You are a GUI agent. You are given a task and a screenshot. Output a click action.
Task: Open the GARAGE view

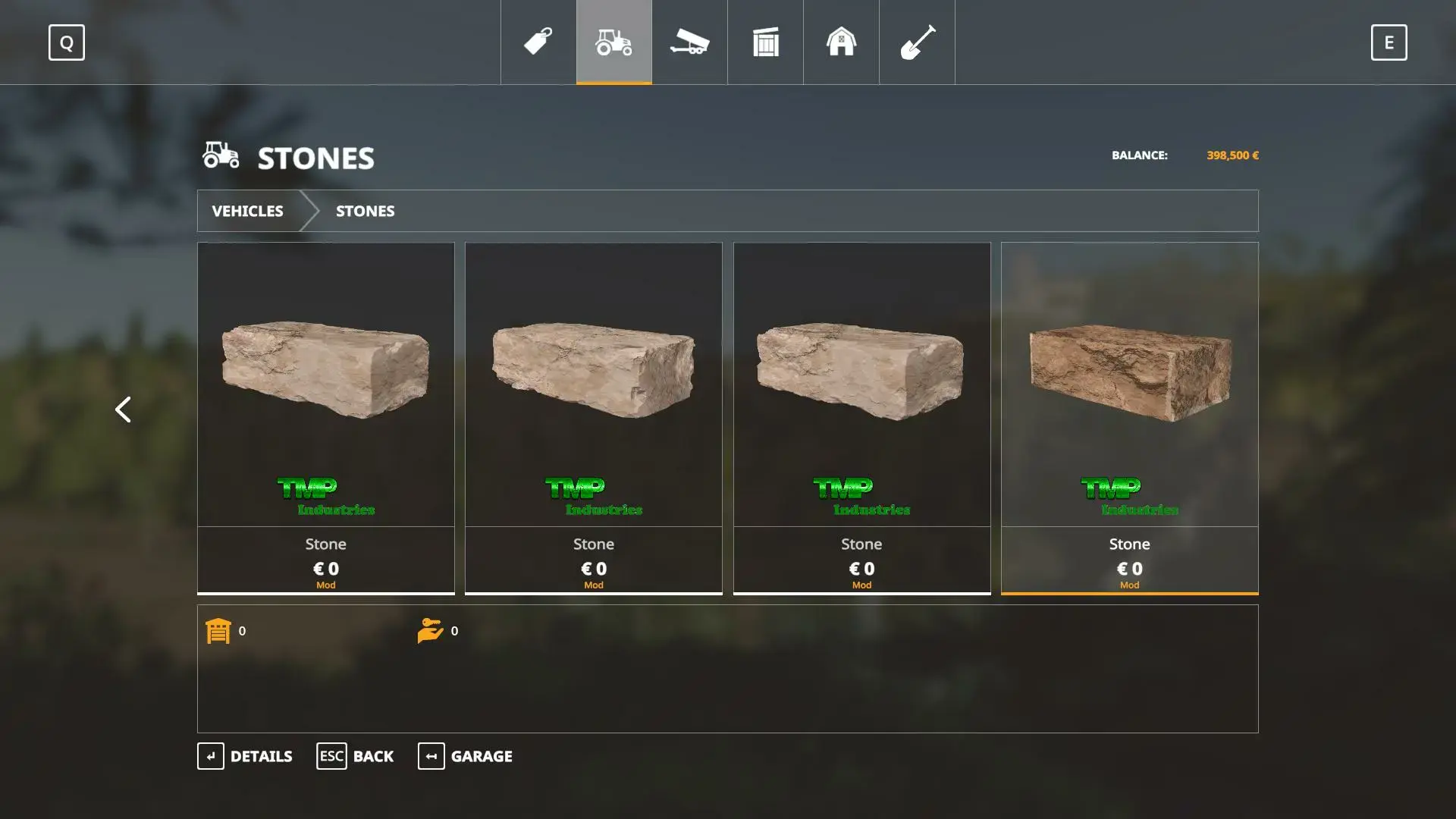[465, 756]
